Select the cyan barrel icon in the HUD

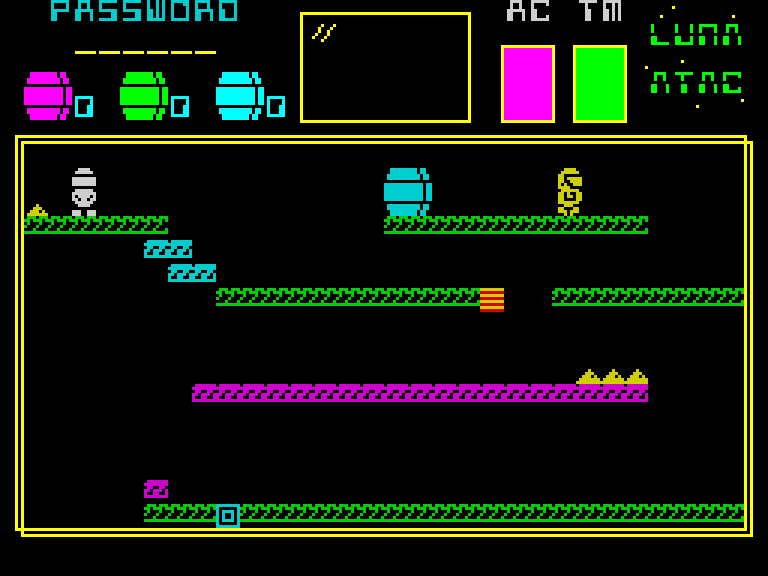(x=239, y=96)
